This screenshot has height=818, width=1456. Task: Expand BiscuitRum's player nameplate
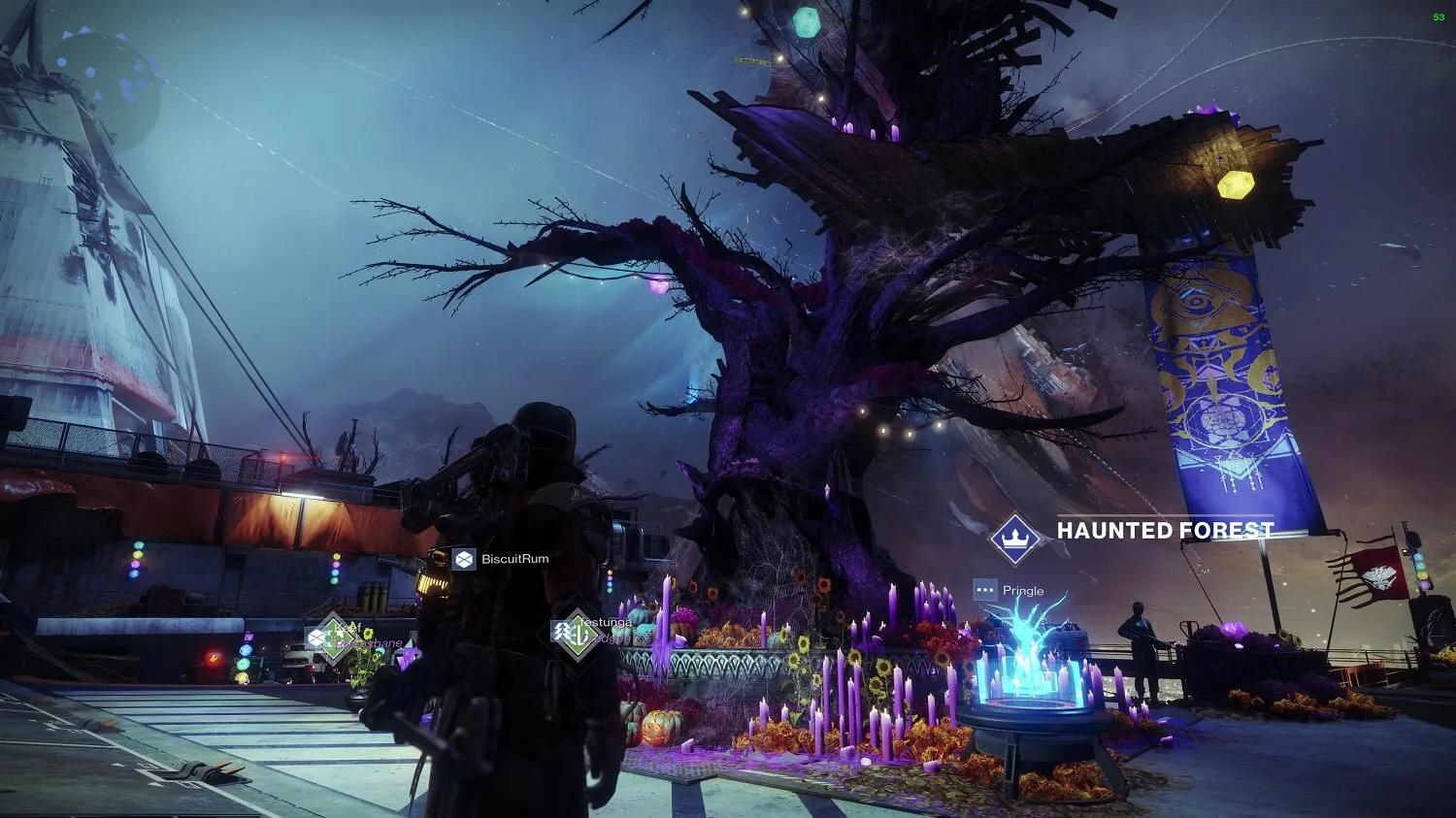[x=515, y=558]
